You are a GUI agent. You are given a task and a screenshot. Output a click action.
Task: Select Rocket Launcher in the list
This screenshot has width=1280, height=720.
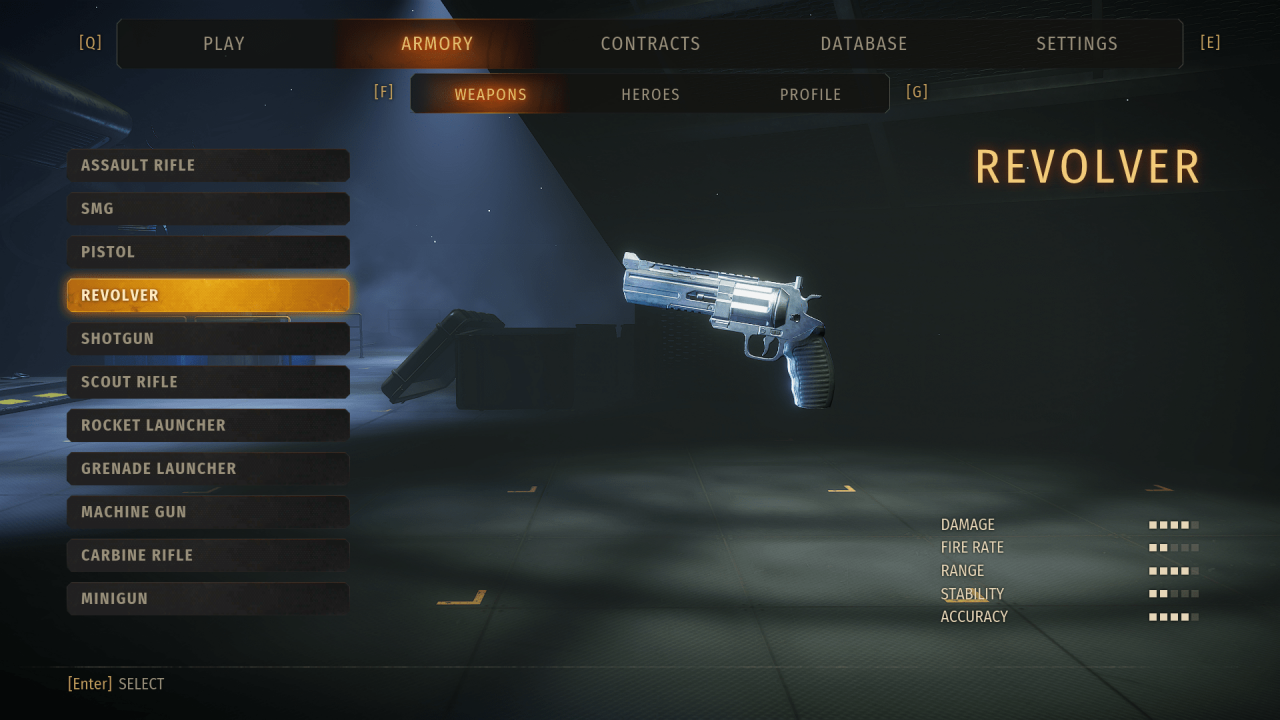(208, 425)
